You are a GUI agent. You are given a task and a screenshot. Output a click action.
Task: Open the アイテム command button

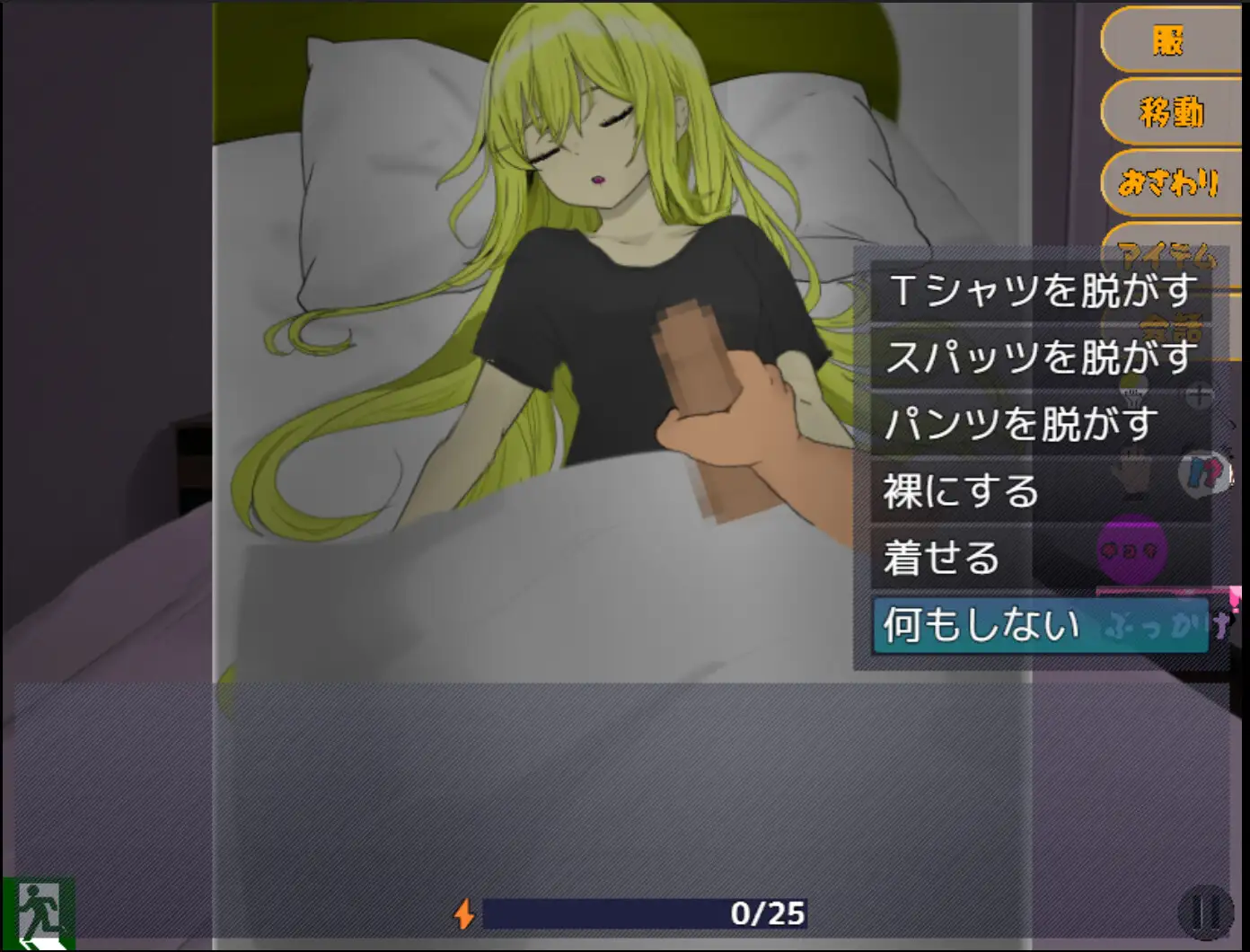(1167, 252)
